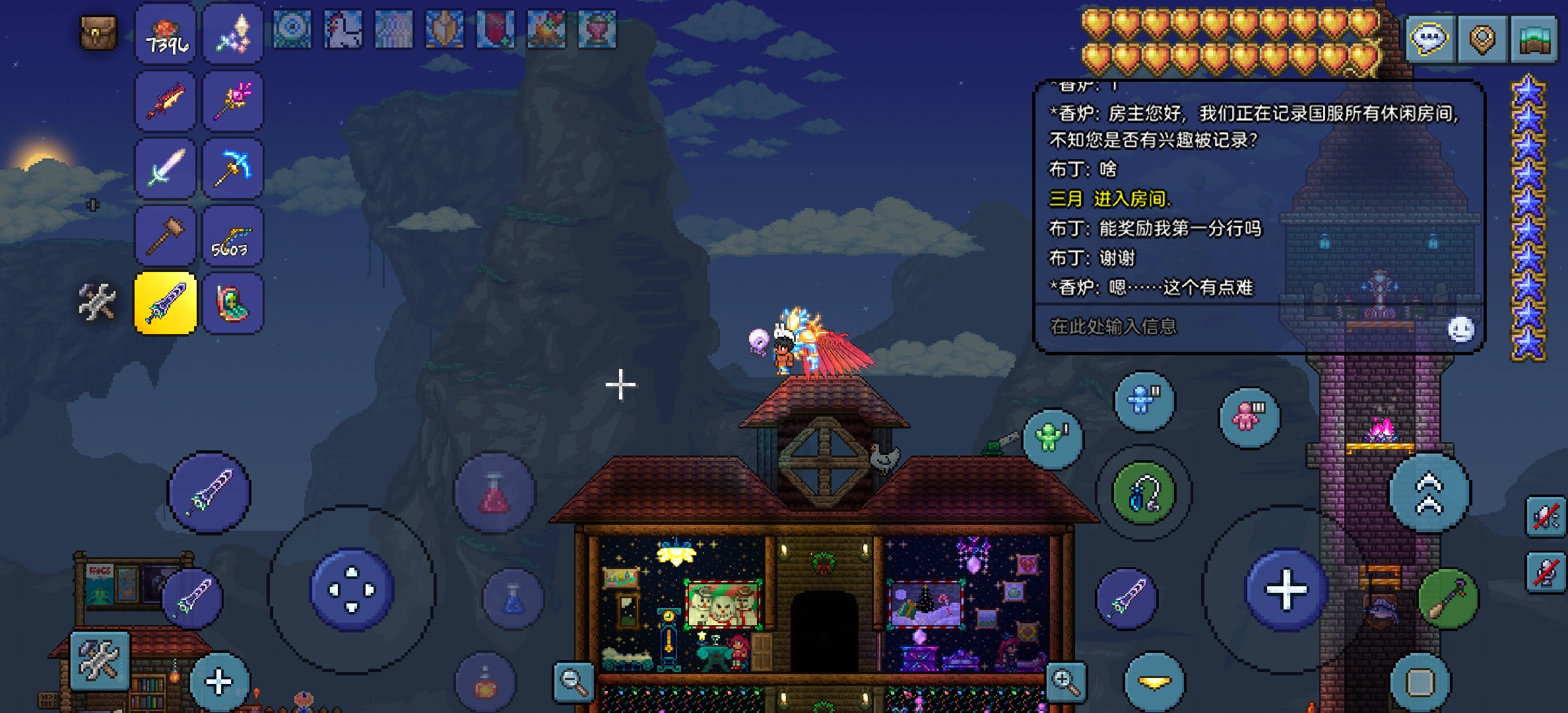The image size is (1568, 713).
Task: Toggle the muted speaker button
Action: coord(1546,516)
